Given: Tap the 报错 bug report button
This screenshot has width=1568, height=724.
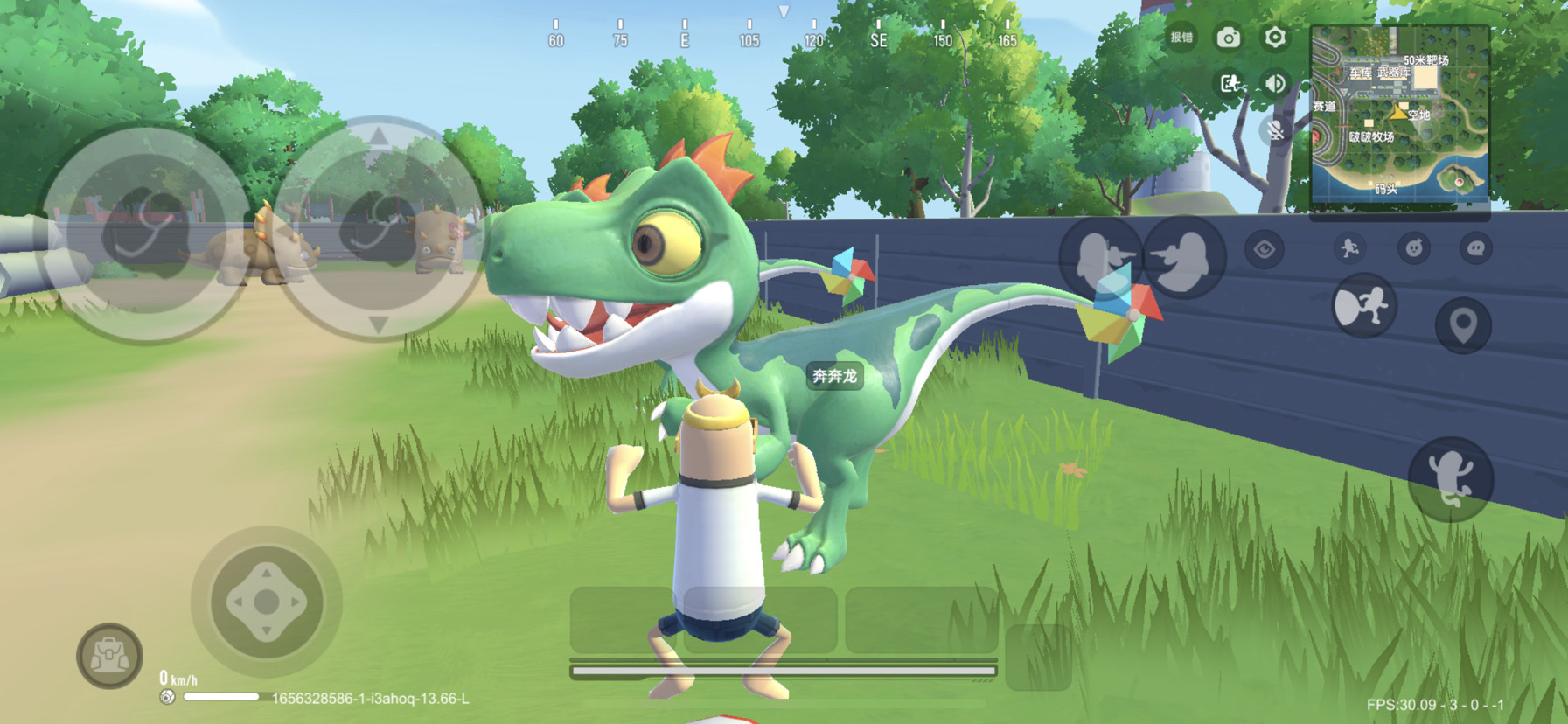Looking at the screenshot, I should [1181, 38].
